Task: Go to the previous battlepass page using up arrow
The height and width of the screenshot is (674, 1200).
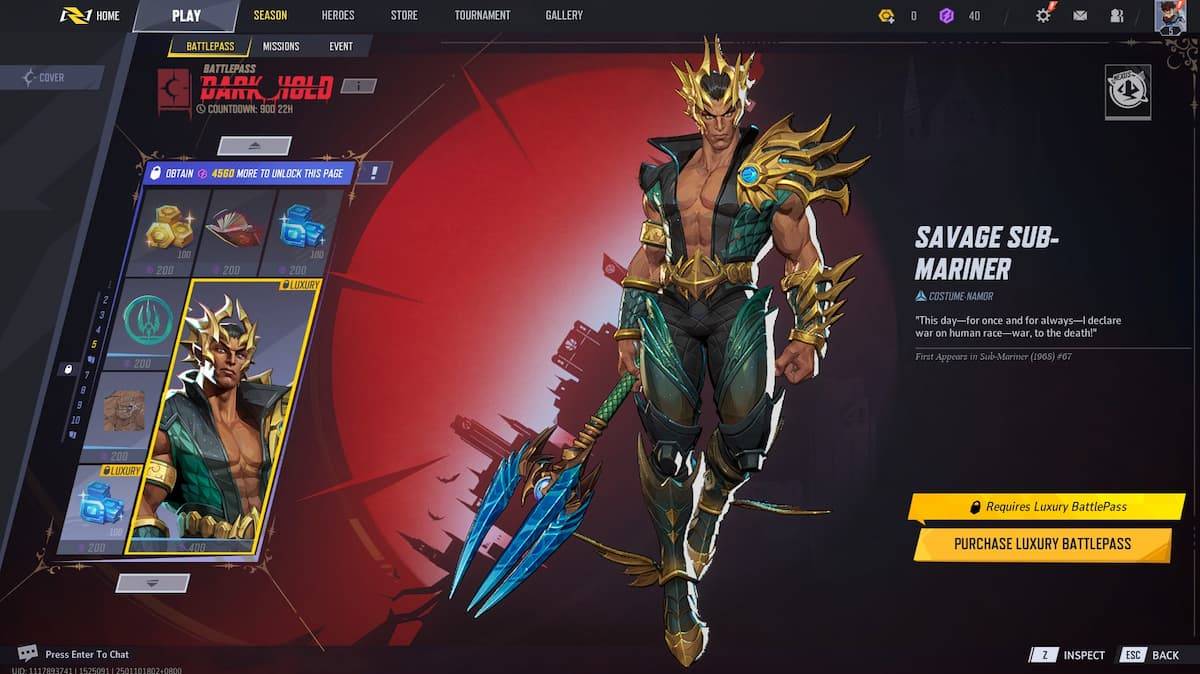Action: pyautogui.click(x=254, y=146)
